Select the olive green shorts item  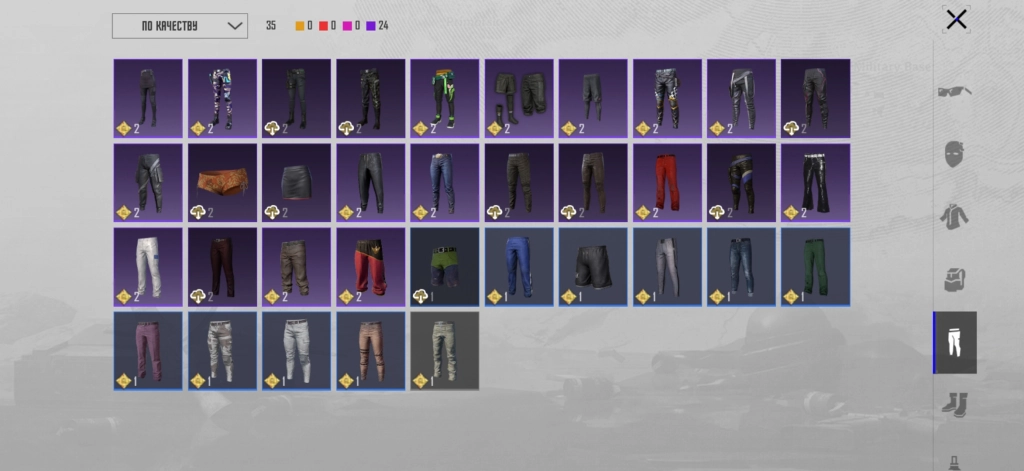(444, 266)
